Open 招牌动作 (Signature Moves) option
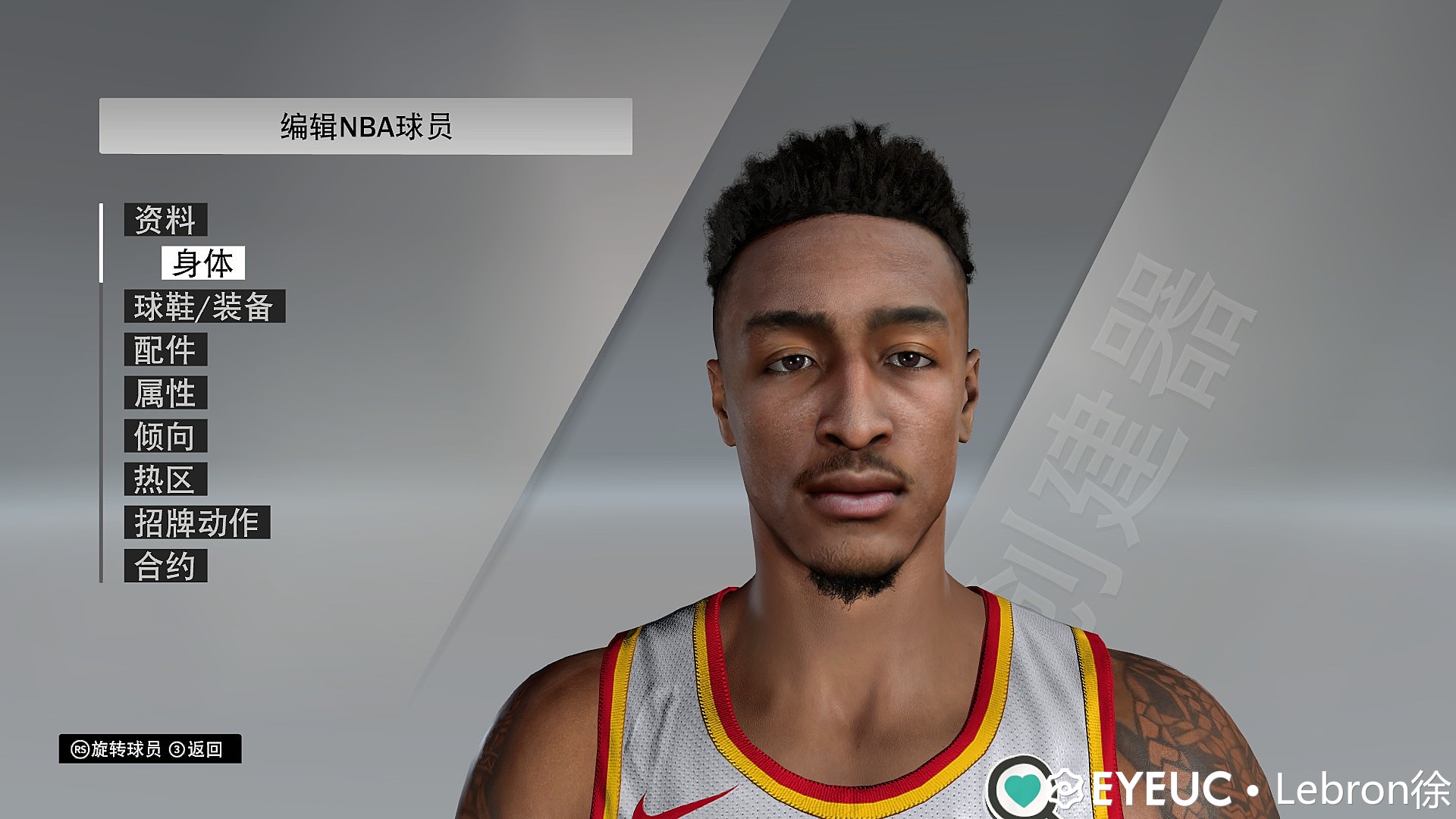 [197, 522]
